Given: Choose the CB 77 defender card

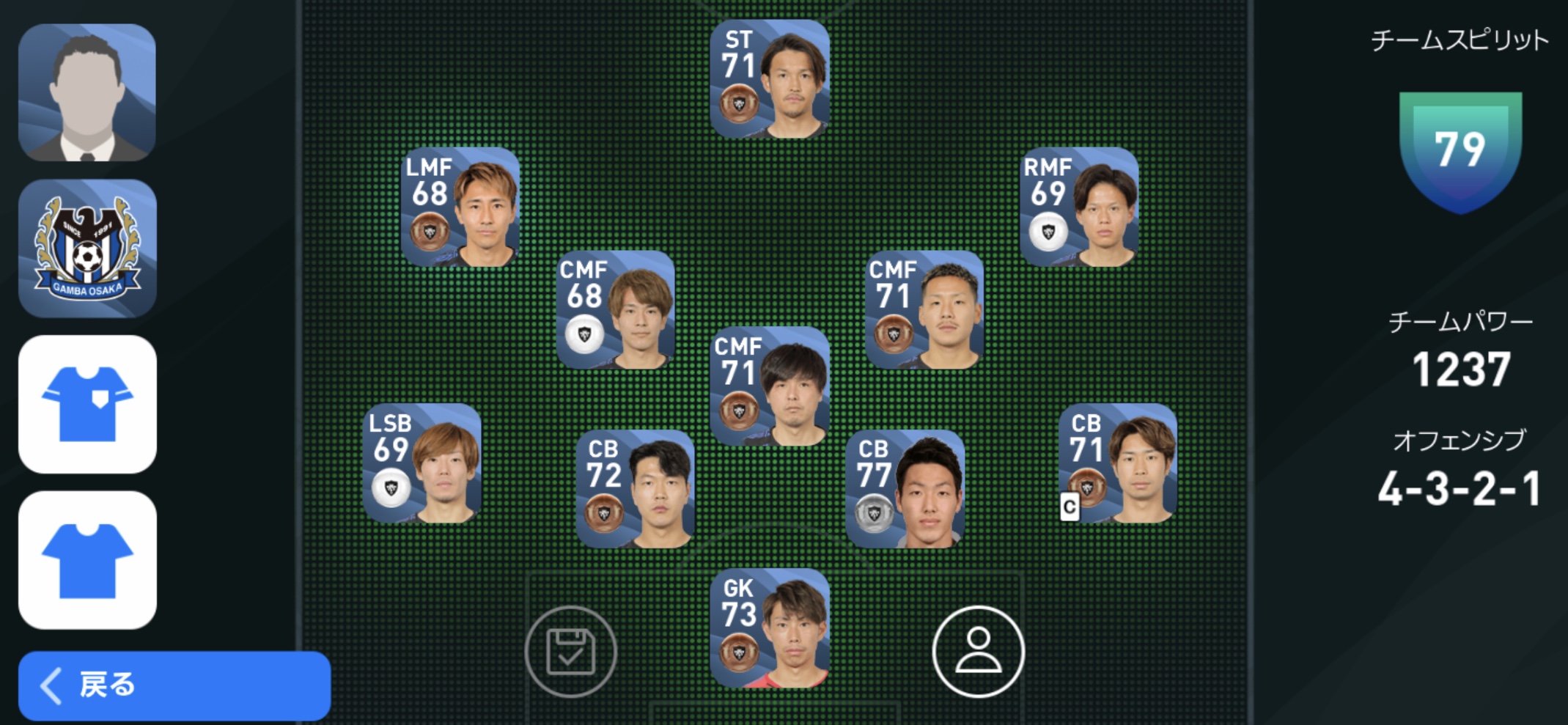Looking at the screenshot, I should [905, 489].
